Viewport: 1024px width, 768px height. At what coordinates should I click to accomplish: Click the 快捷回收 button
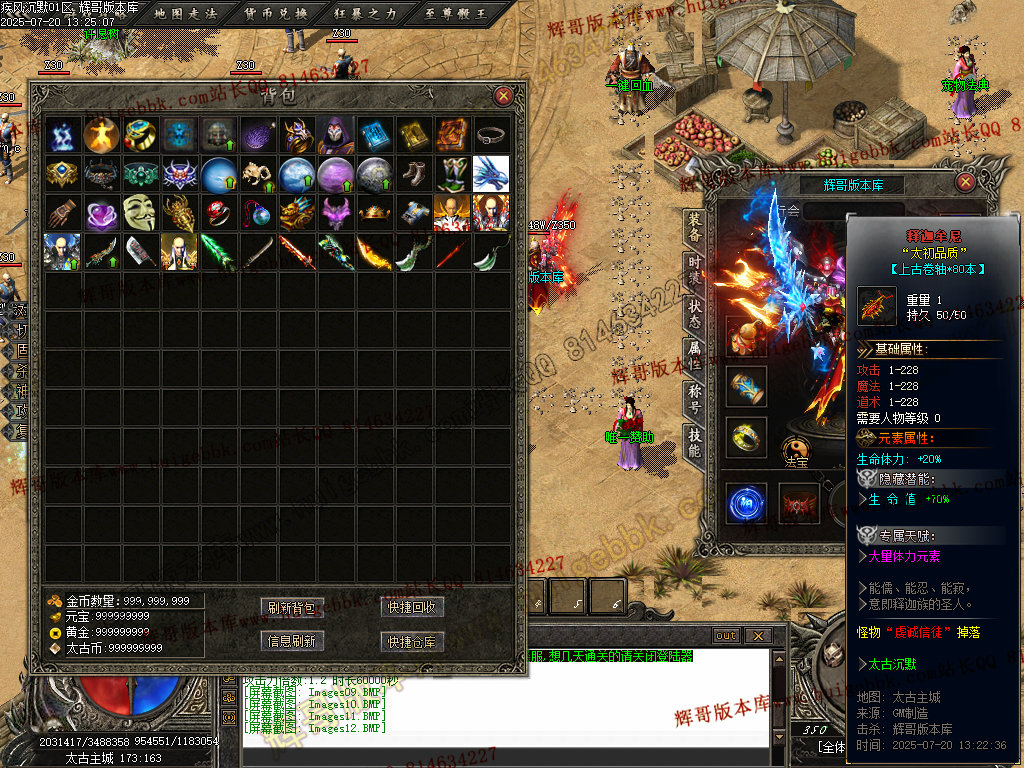point(412,607)
